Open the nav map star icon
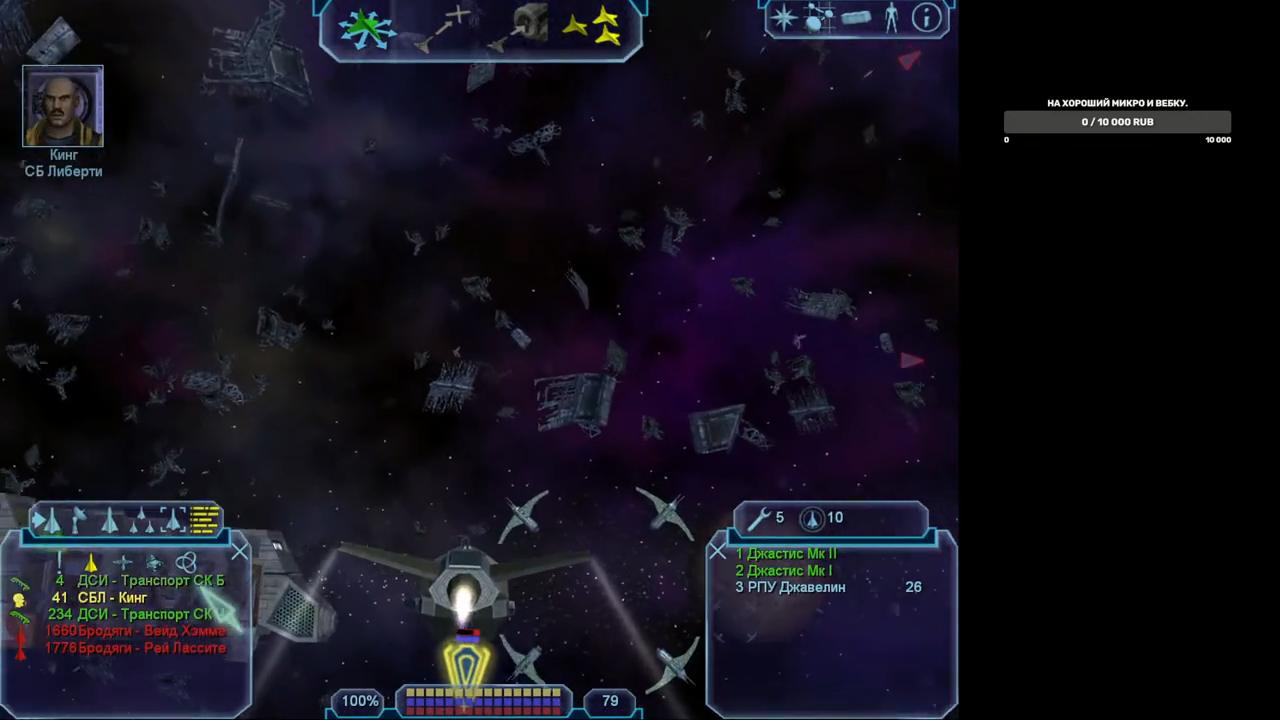The width and height of the screenshot is (1280, 720). [785, 19]
